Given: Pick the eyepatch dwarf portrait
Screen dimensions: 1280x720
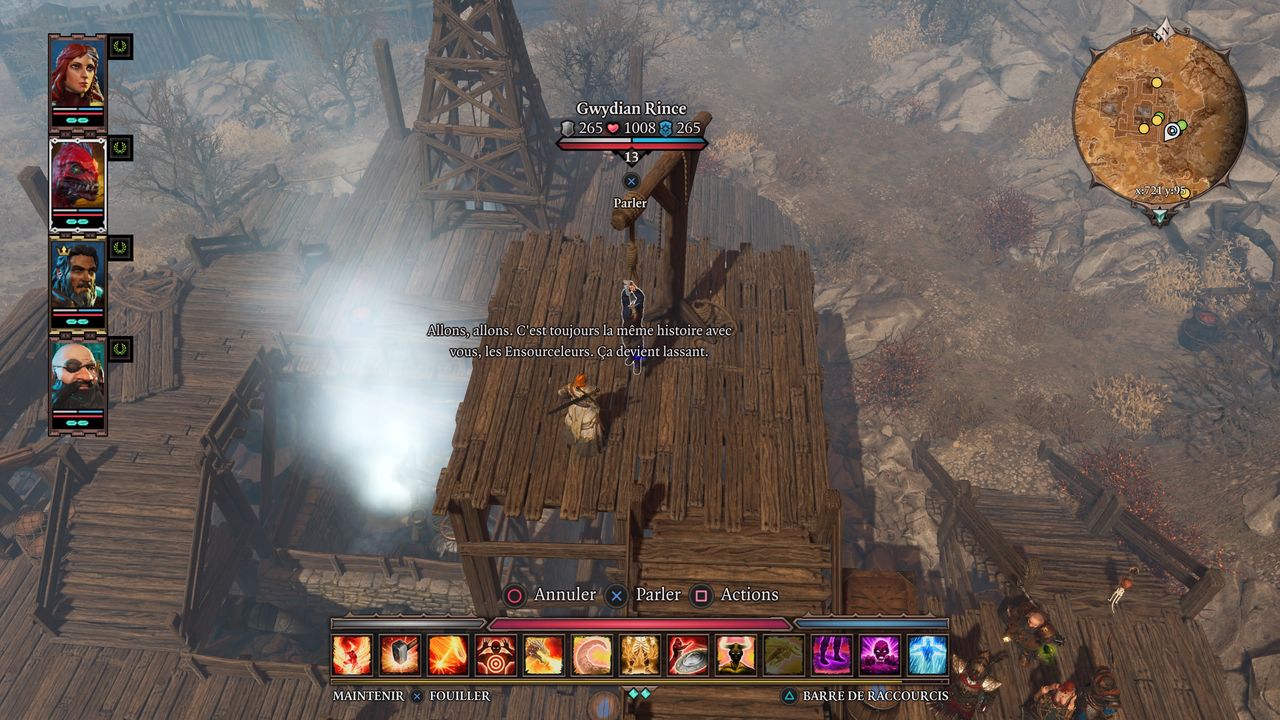Looking at the screenshot, I should [77, 380].
